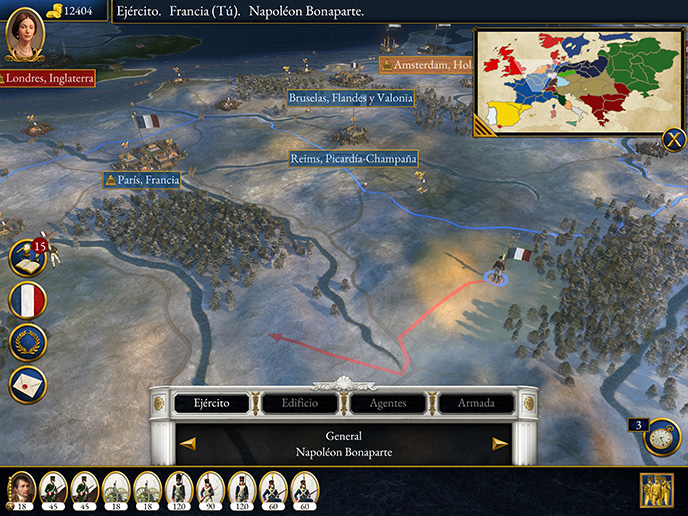The width and height of the screenshot is (688, 516).
Task: Select the Agentes tab
Action: coord(387,403)
